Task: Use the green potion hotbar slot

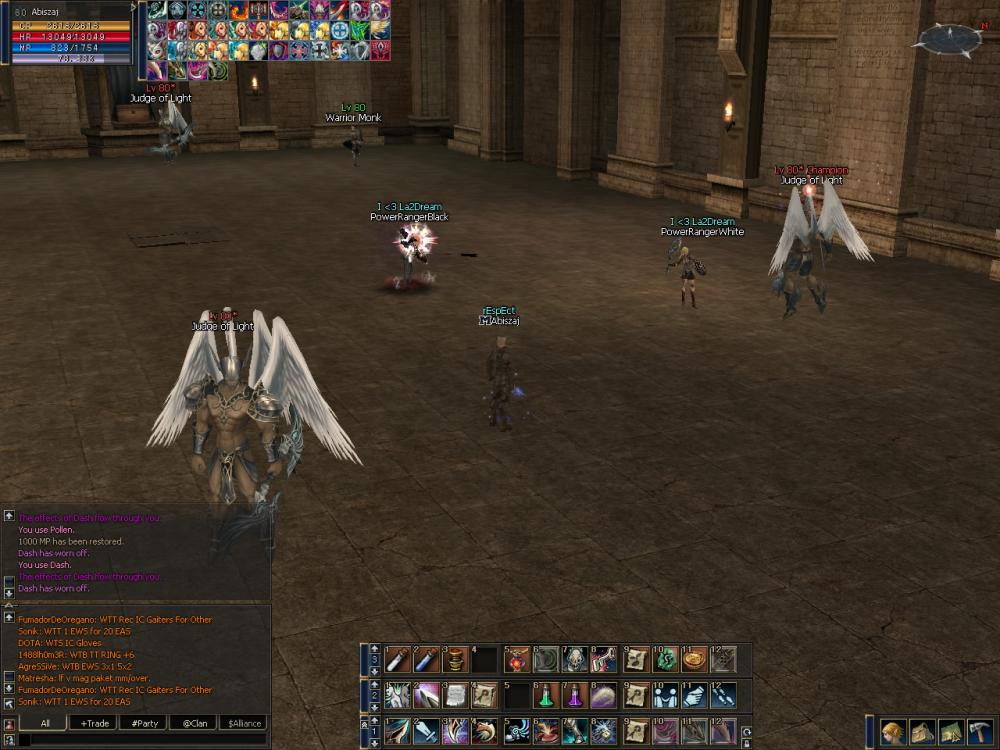Action: pyautogui.click(x=546, y=695)
